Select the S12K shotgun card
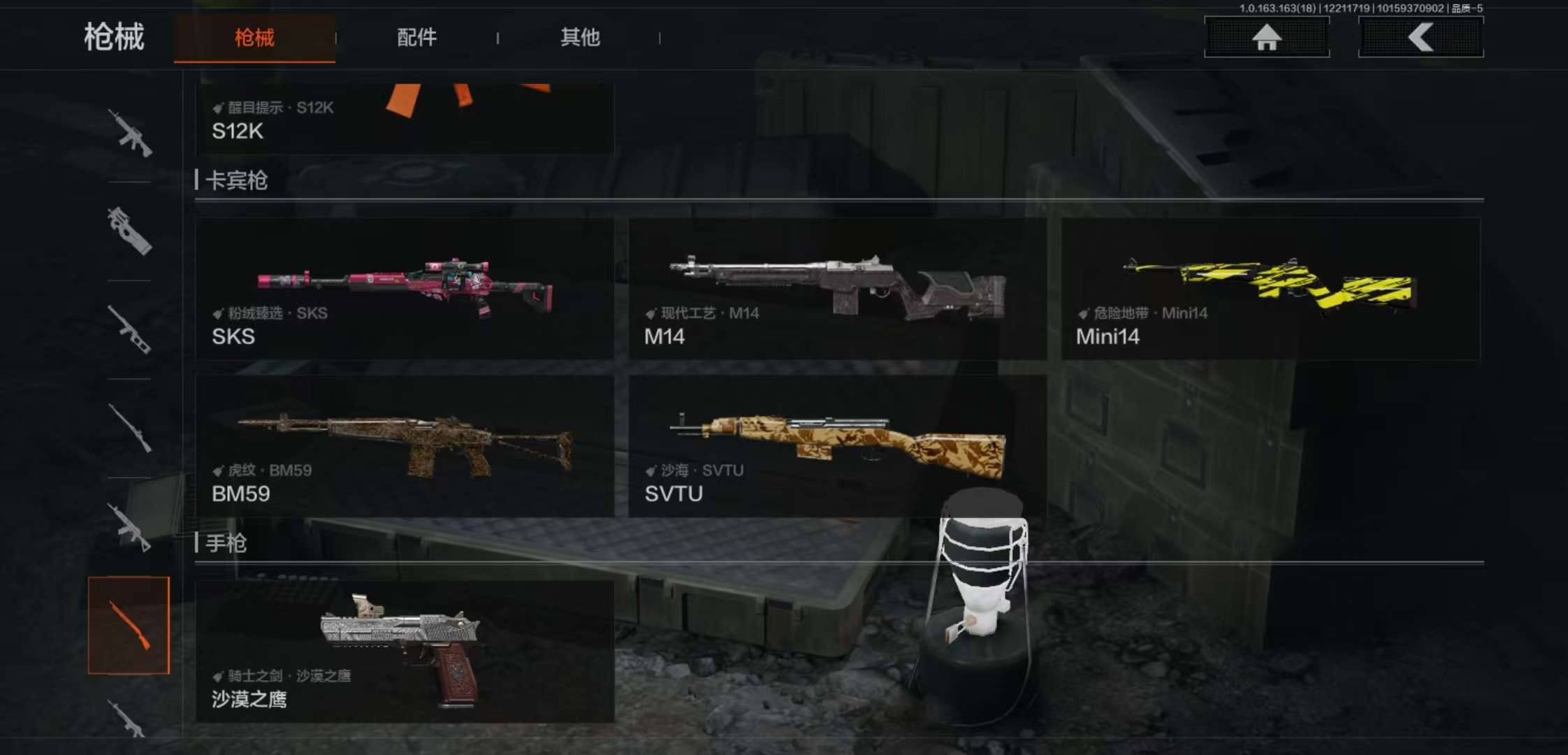This screenshot has width=1568, height=755. [405, 119]
